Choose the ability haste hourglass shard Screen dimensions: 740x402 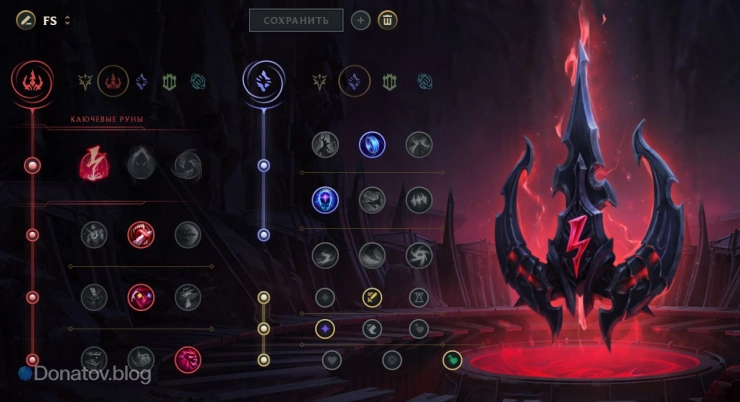click(x=419, y=297)
